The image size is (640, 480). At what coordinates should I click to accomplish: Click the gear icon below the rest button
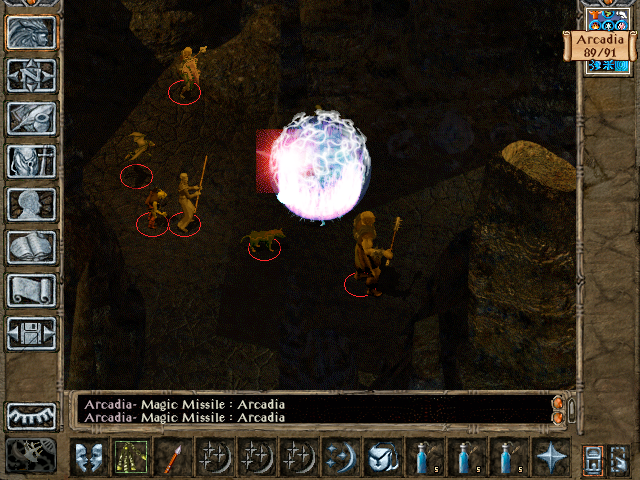32,455
